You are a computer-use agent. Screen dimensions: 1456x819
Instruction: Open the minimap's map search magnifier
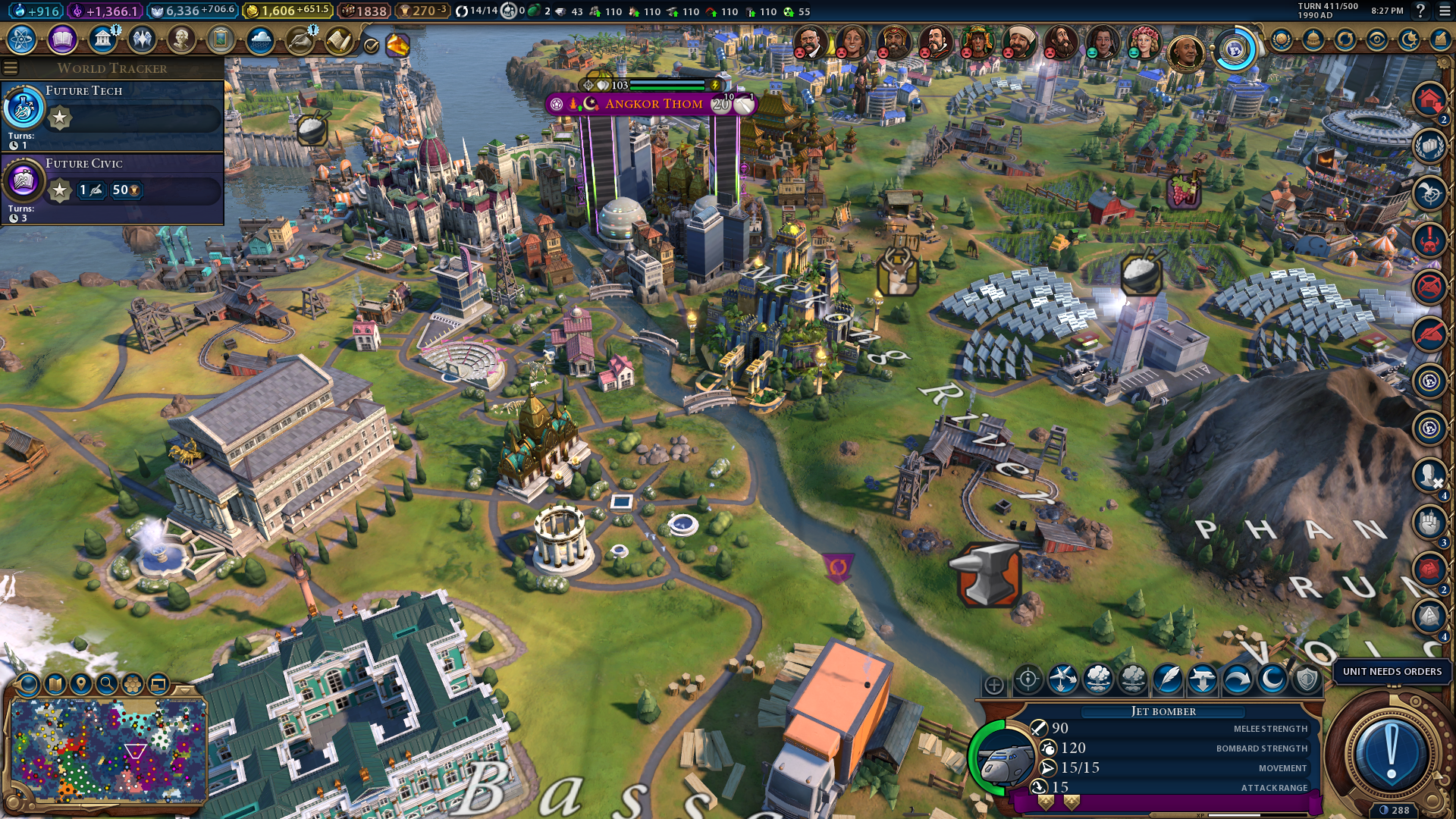coord(107,685)
